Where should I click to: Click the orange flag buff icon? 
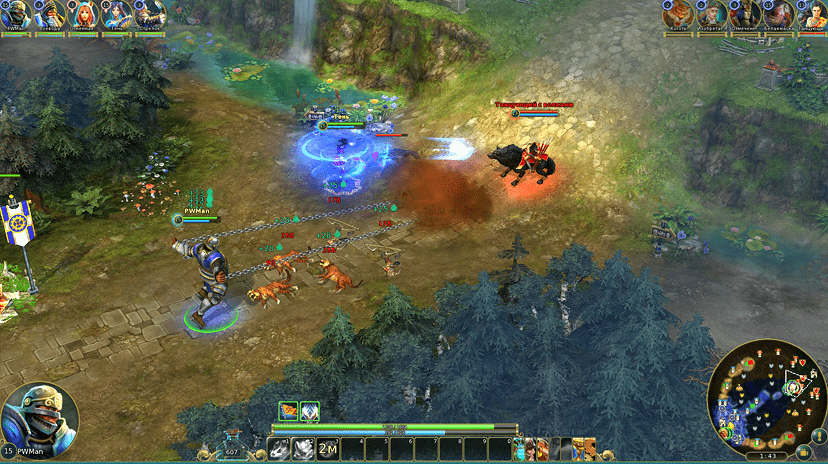pyautogui.click(x=288, y=410)
